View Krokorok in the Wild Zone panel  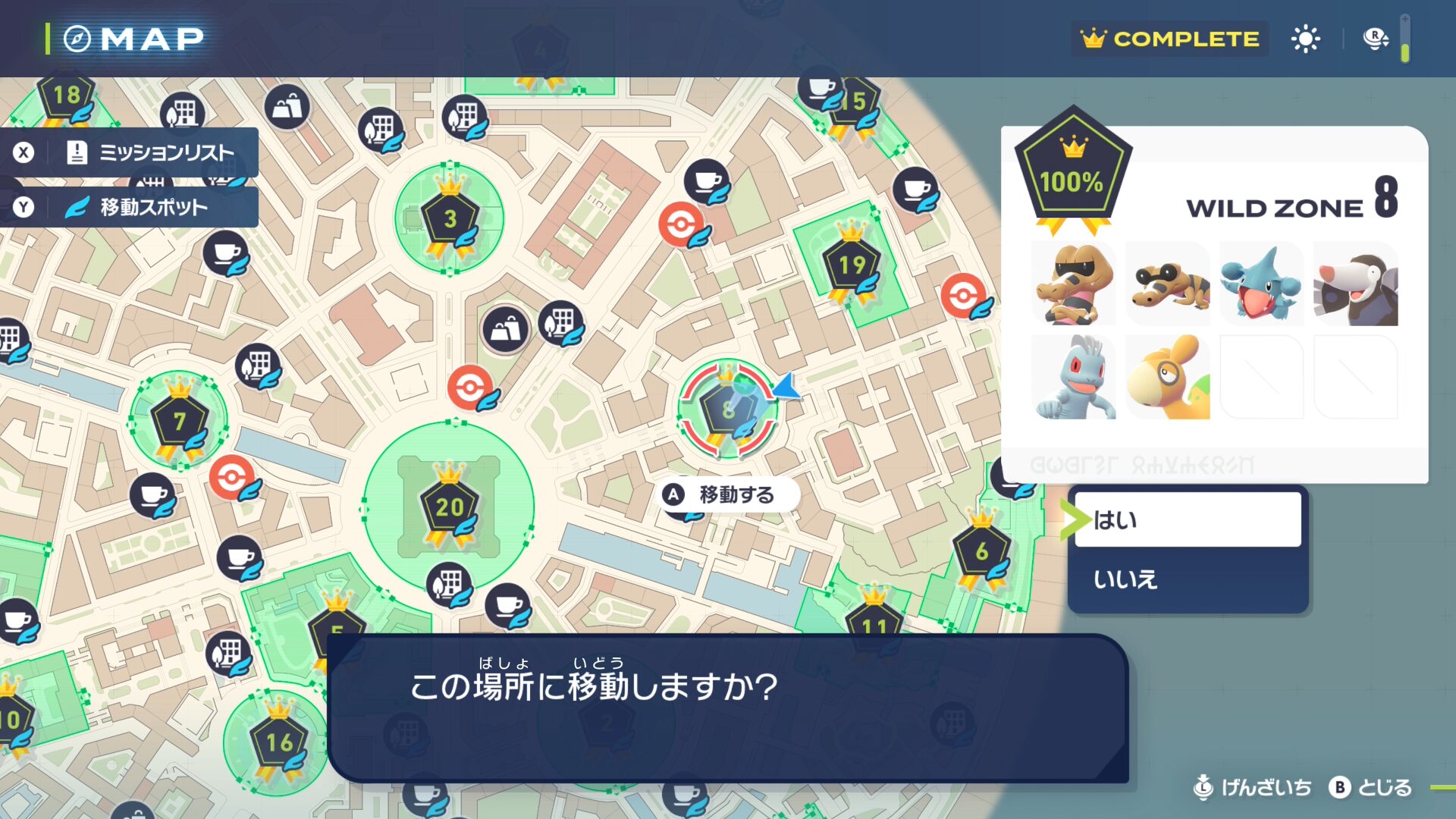click(1074, 284)
